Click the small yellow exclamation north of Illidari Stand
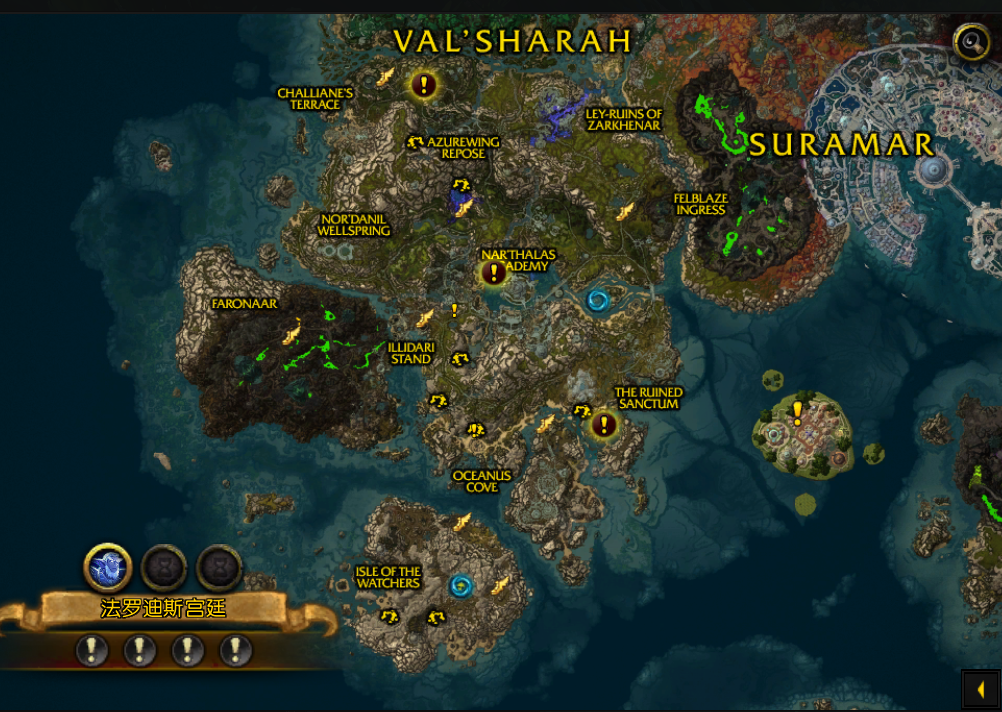The width and height of the screenshot is (1002, 712). coord(454,311)
